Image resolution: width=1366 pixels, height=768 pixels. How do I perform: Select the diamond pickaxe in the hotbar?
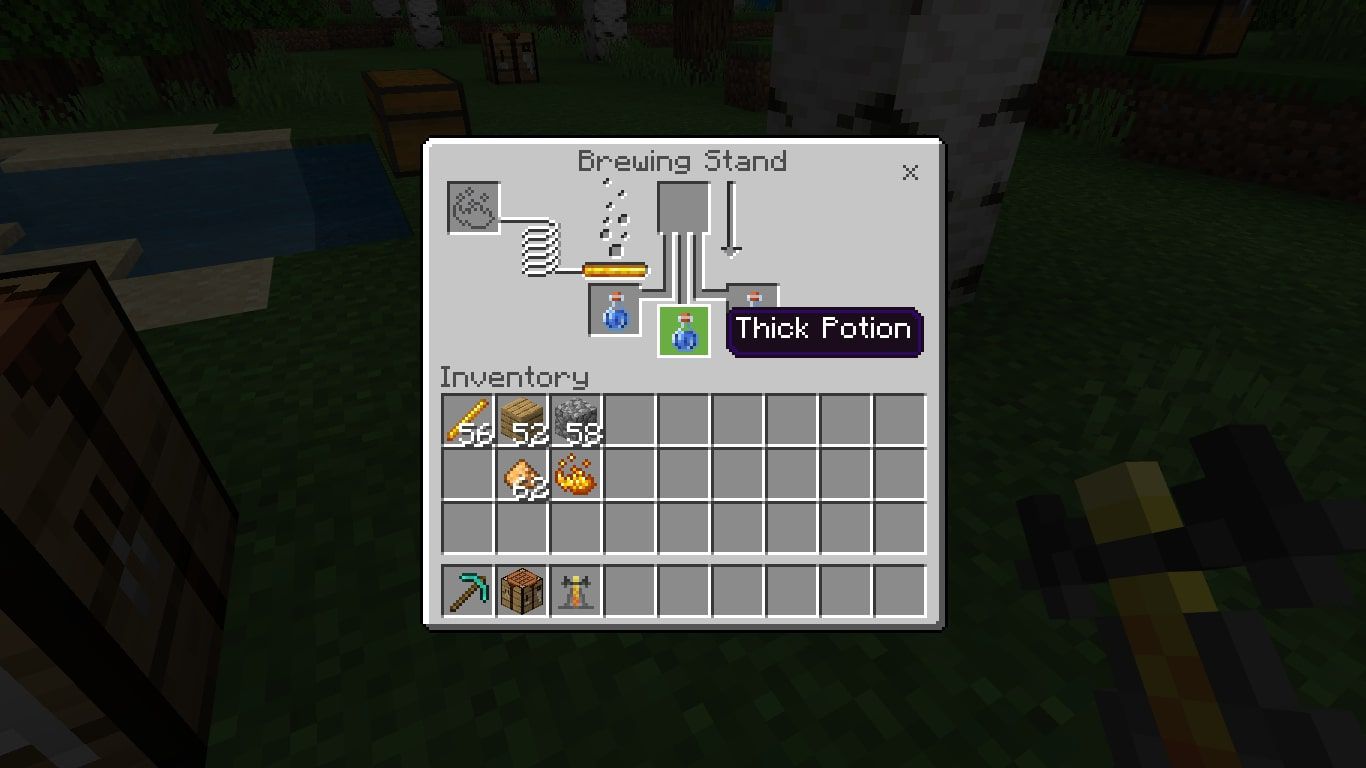tap(467, 590)
